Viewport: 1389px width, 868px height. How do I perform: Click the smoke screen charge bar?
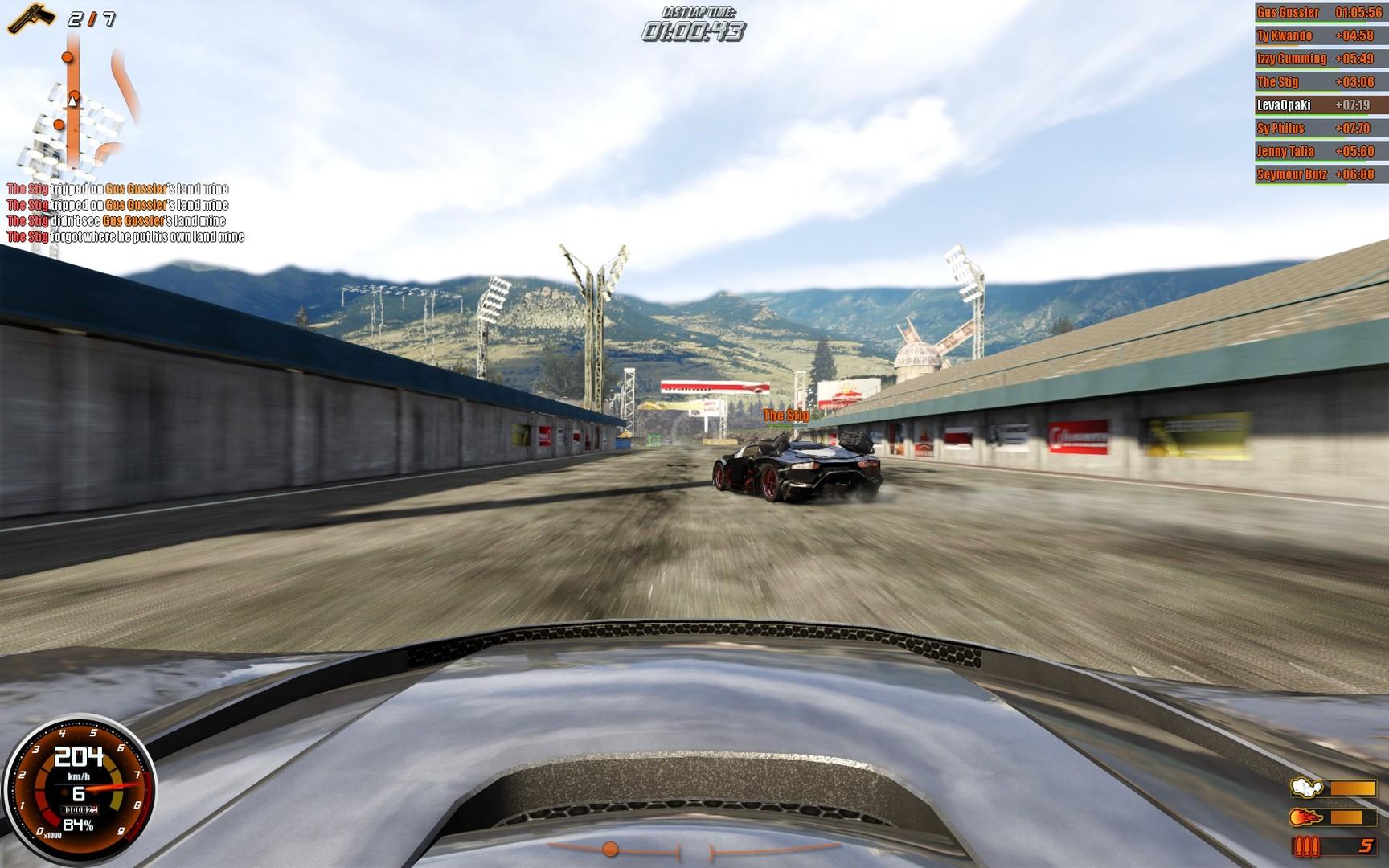click(x=1355, y=790)
